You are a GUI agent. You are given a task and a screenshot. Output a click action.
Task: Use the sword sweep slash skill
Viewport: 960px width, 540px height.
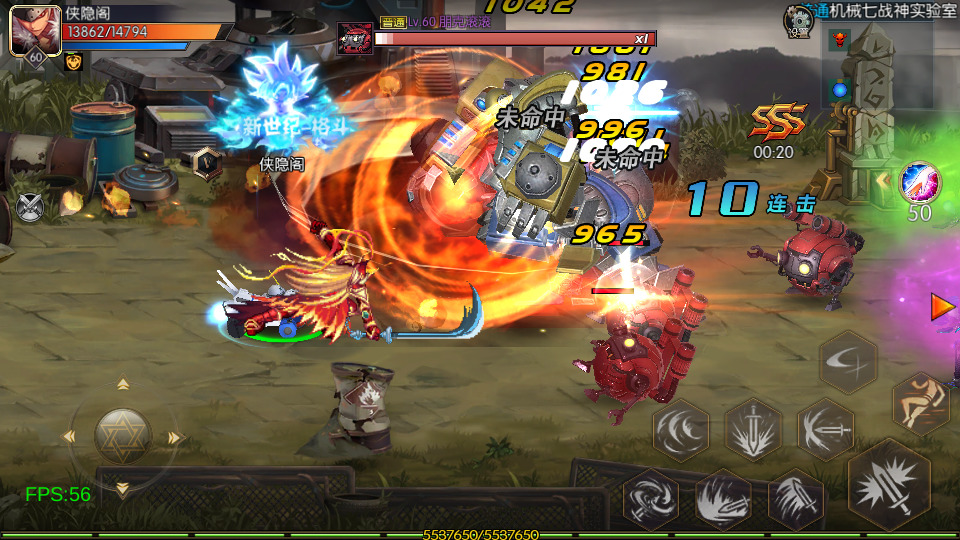tap(825, 430)
